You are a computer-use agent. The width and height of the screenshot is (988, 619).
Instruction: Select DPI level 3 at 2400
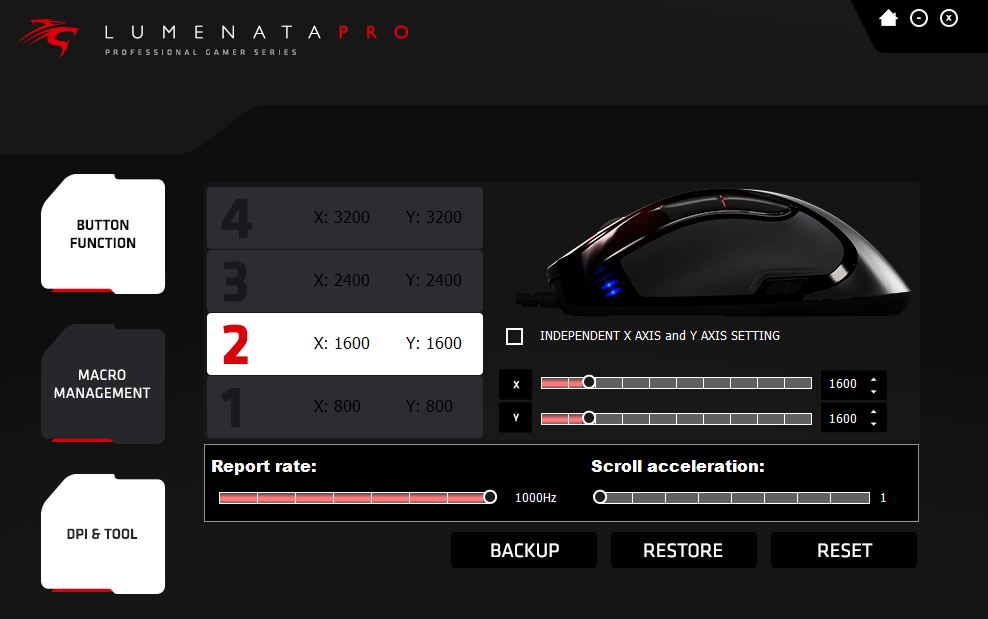point(344,280)
